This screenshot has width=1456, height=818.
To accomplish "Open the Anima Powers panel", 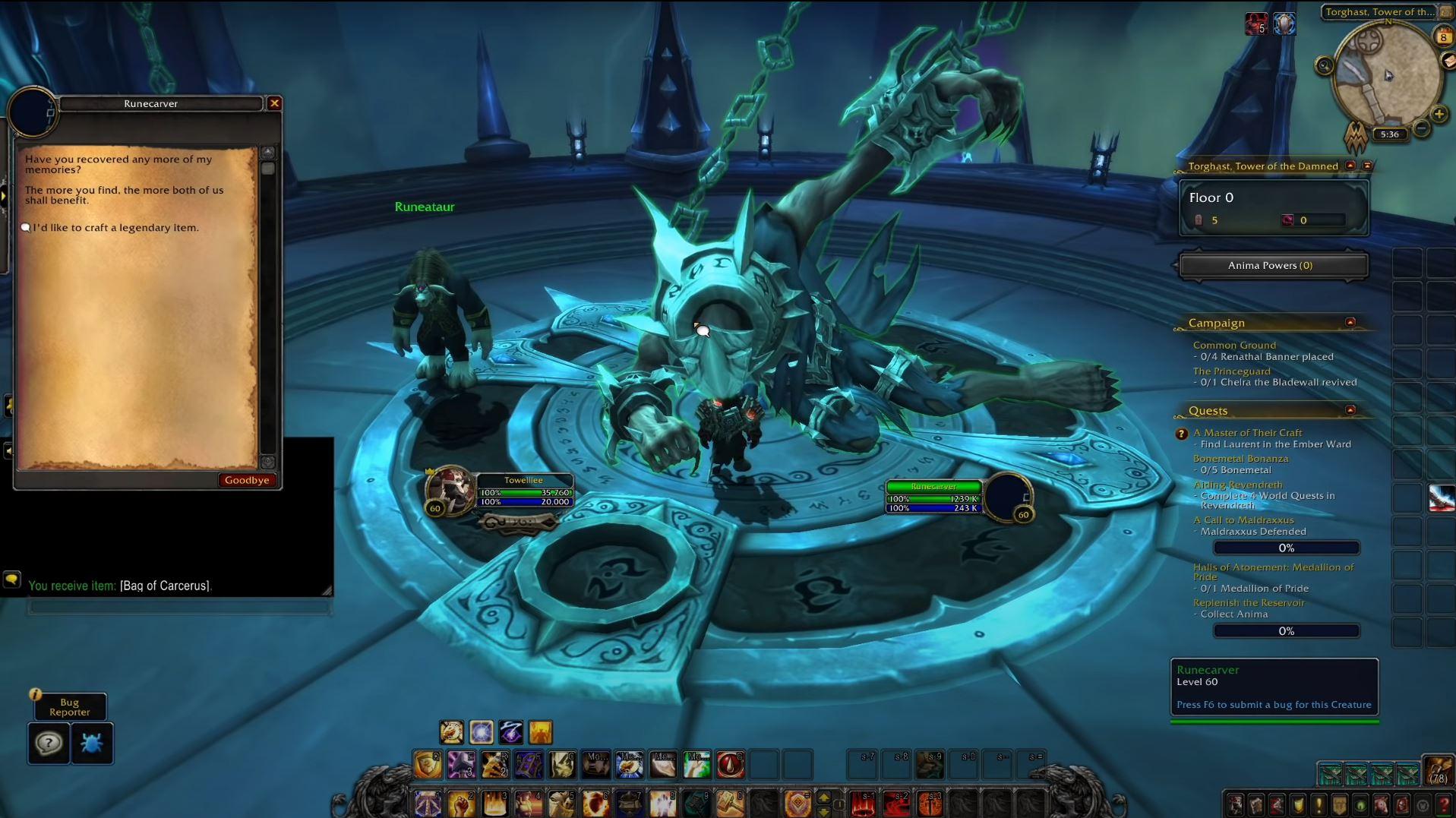I will tap(1274, 265).
